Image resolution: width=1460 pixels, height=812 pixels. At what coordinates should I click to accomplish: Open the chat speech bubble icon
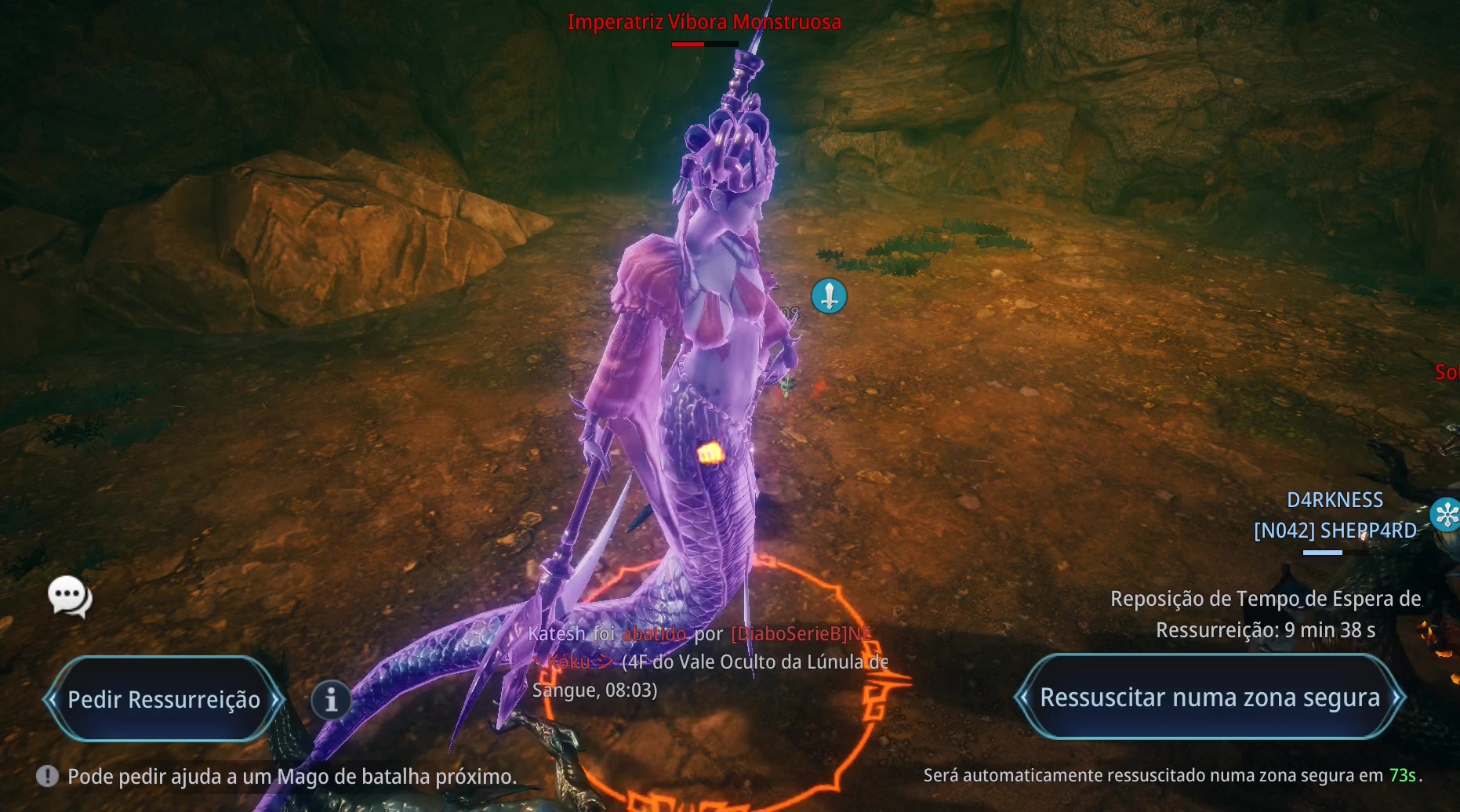click(x=69, y=596)
